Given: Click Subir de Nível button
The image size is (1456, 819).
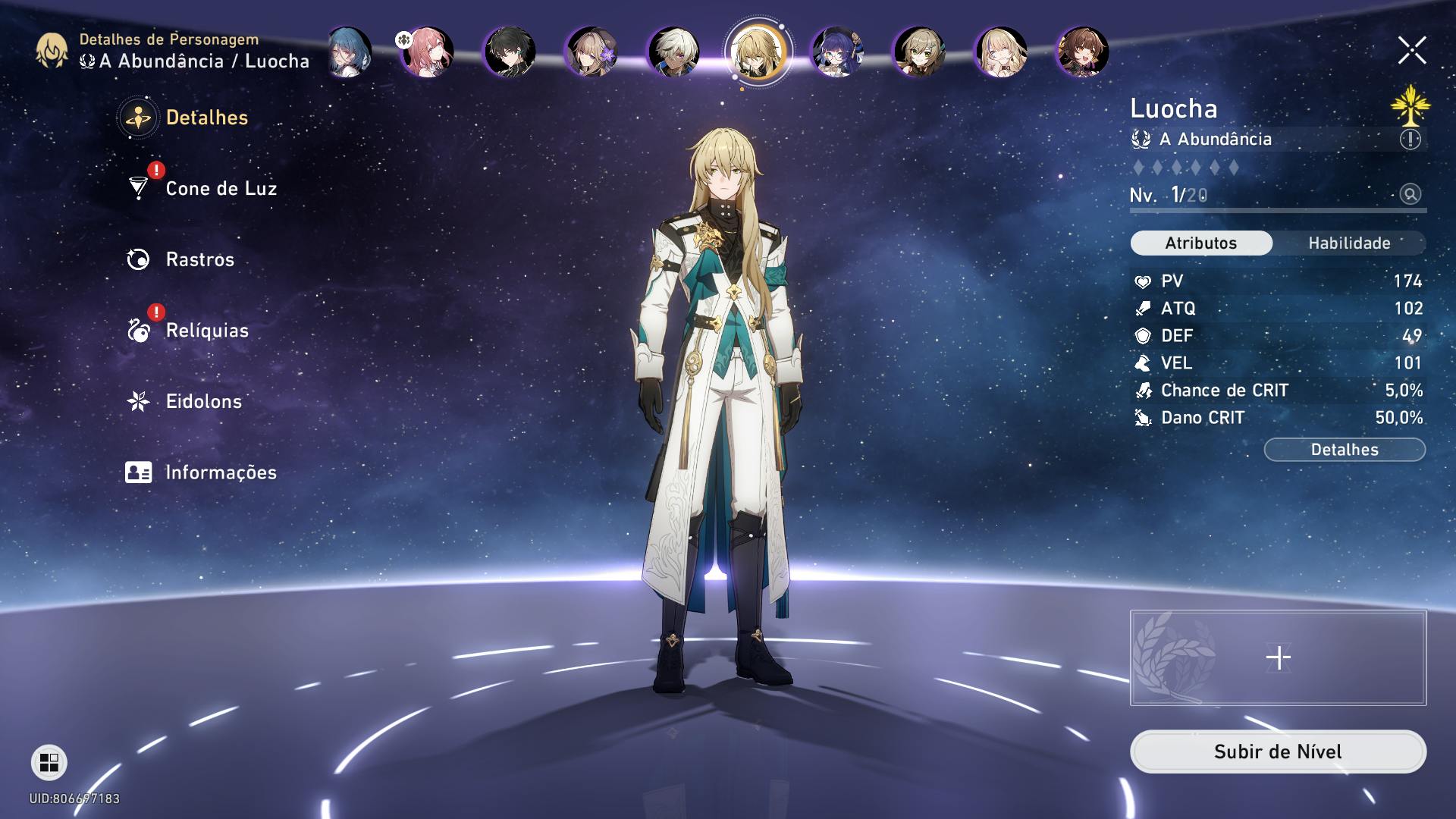Looking at the screenshot, I should tap(1278, 752).
